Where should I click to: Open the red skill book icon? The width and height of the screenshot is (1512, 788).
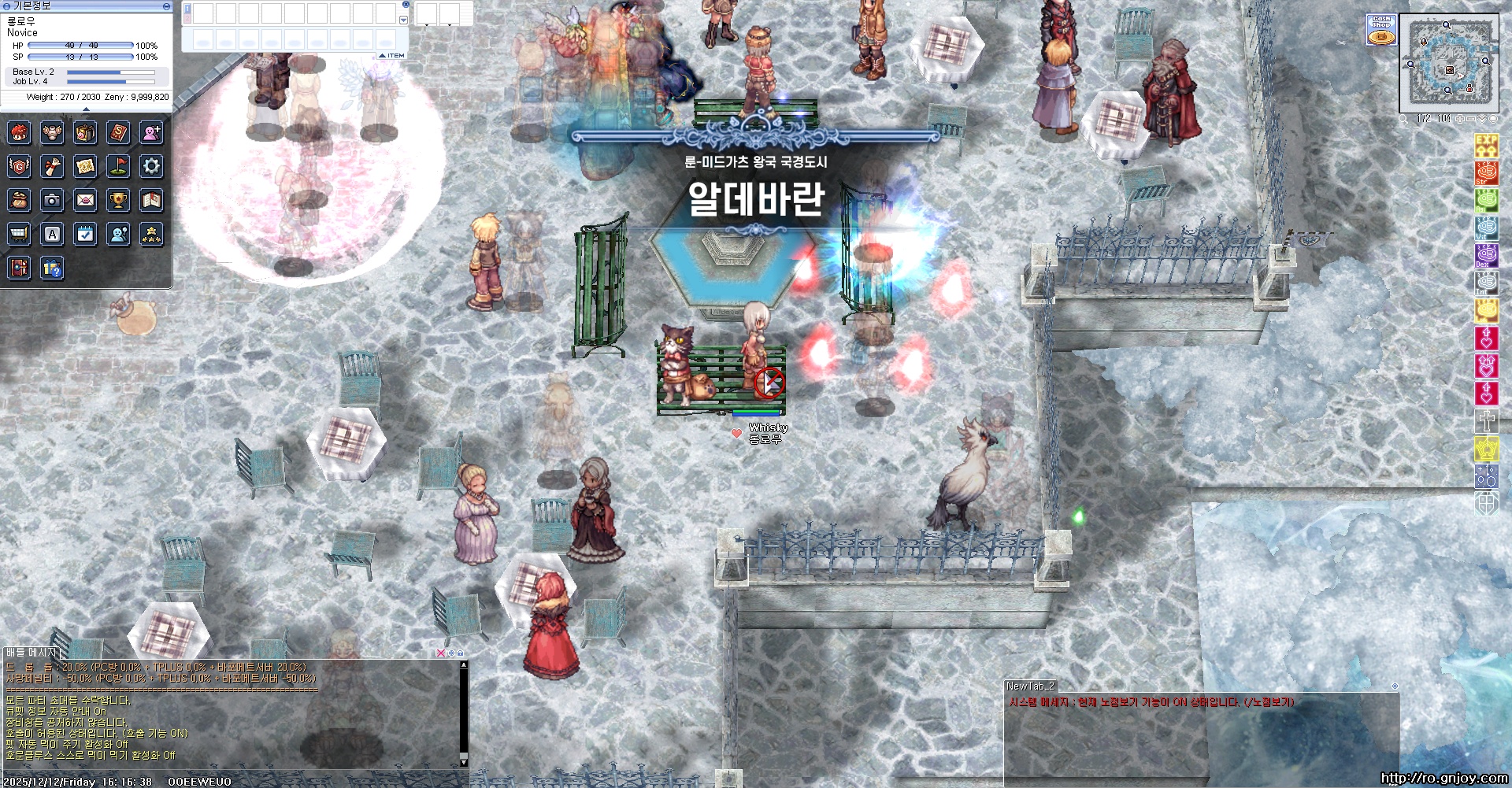118,132
